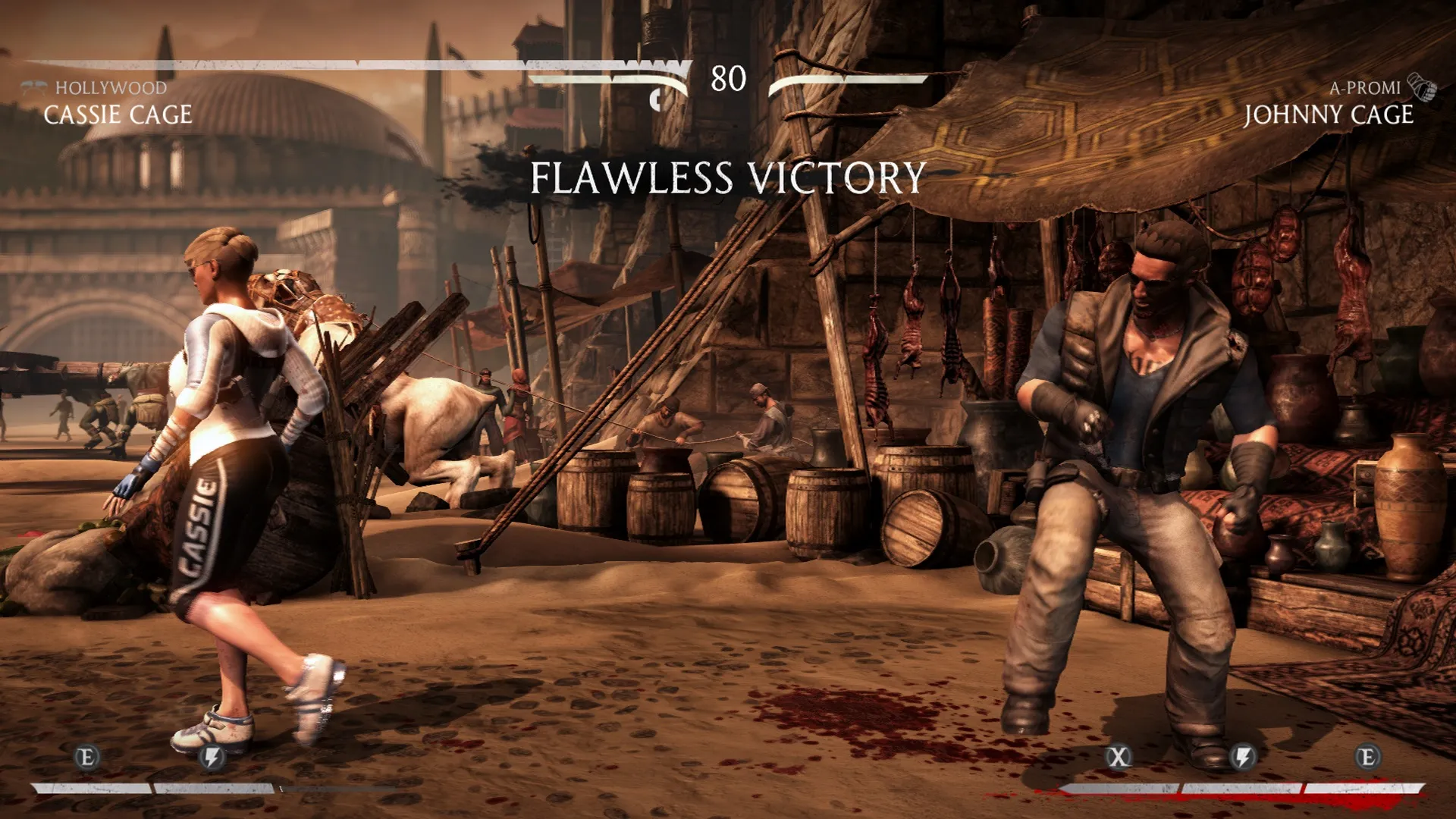
Task: Click Johnny Cage's fist variation icon
Action: 1422,88
